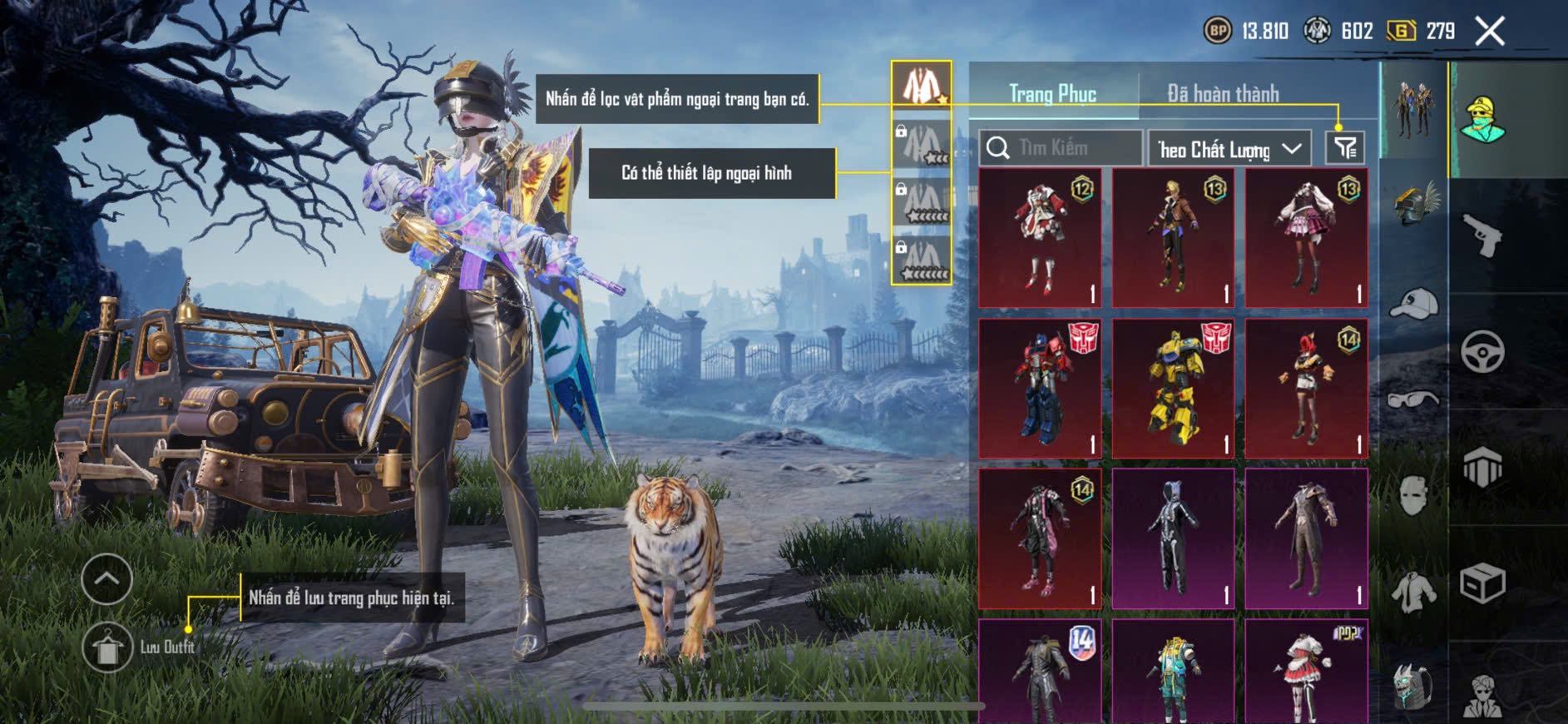Pick the black skeleton hooded suit
This screenshot has height=724, width=1568.
[x=1173, y=539]
